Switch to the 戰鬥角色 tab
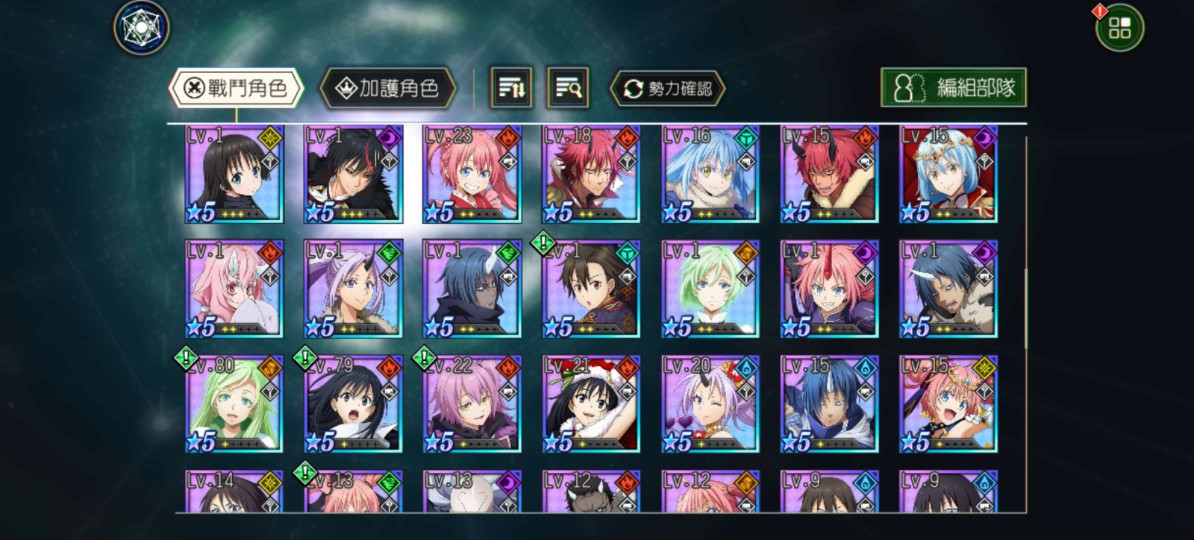The image size is (1194, 540). coord(235,88)
